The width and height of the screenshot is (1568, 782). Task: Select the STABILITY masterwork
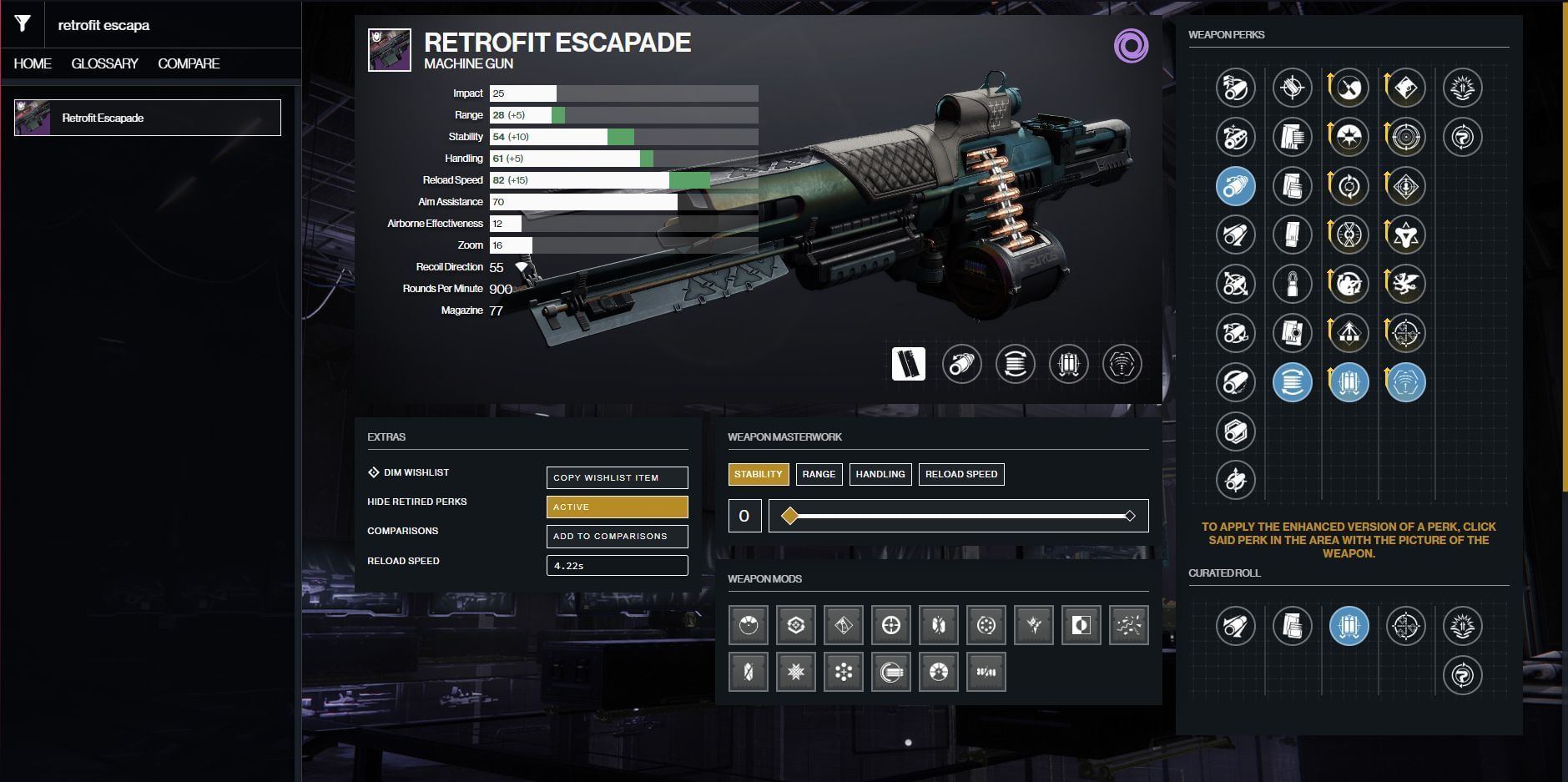[758, 474]
